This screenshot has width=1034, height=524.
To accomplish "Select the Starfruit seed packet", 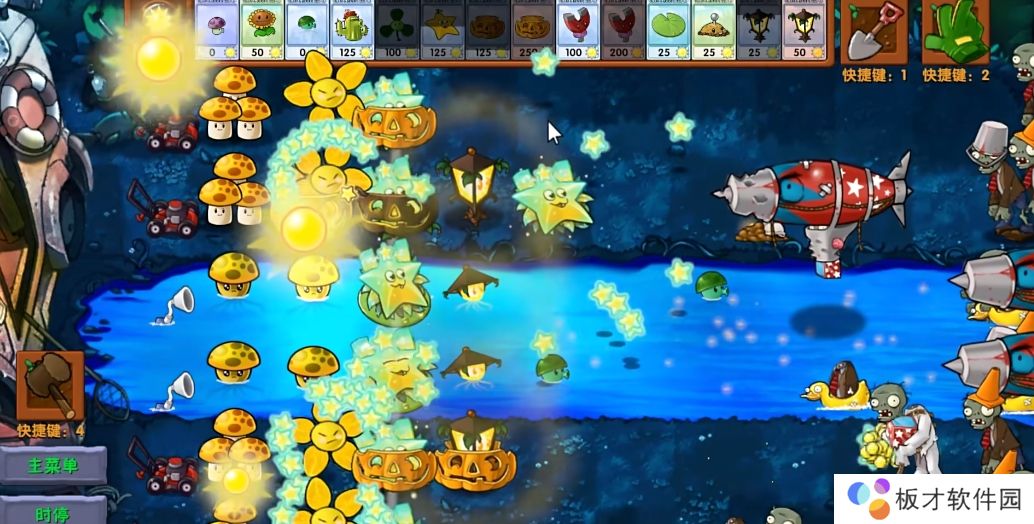I will coord(442,30).
